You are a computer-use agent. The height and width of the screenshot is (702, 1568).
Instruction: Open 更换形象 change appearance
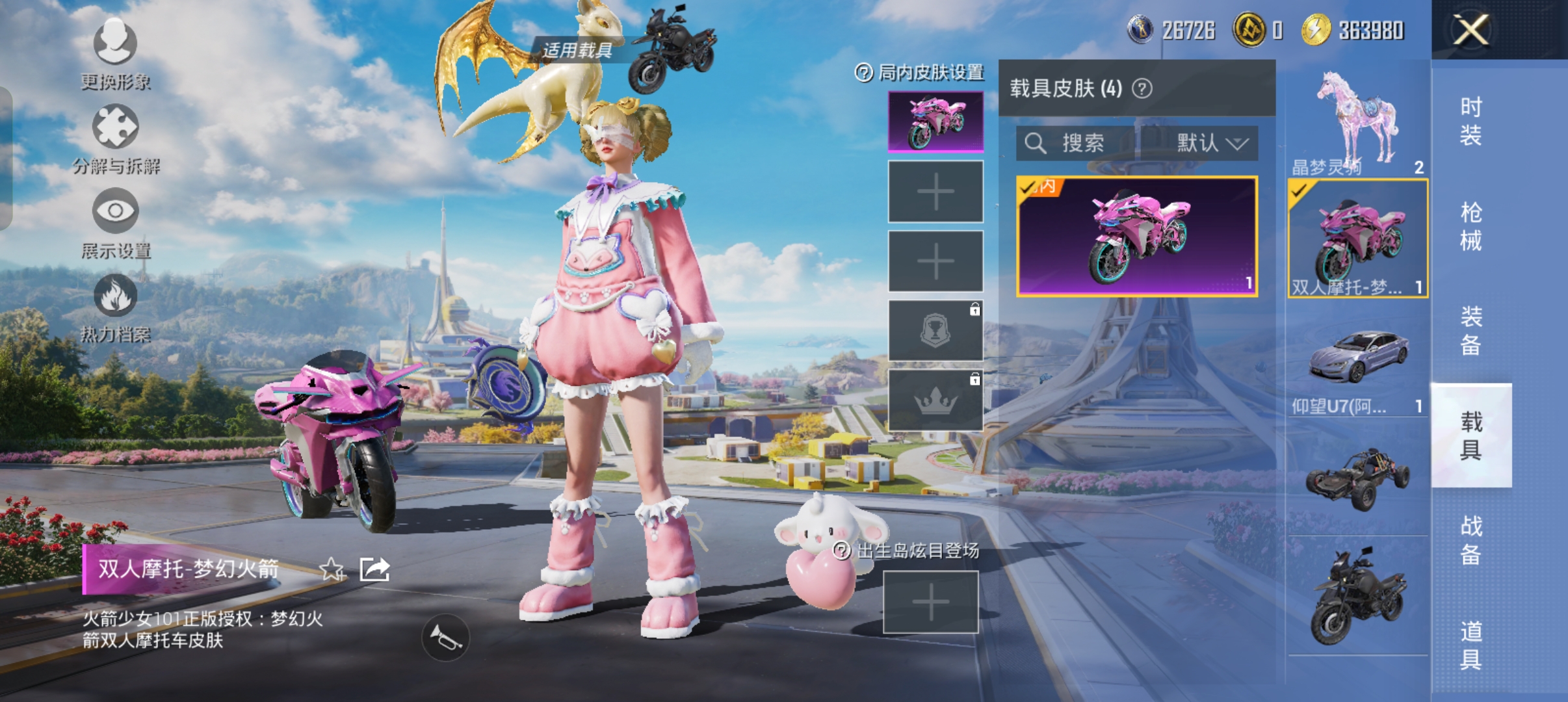click(x=115, y=52)
